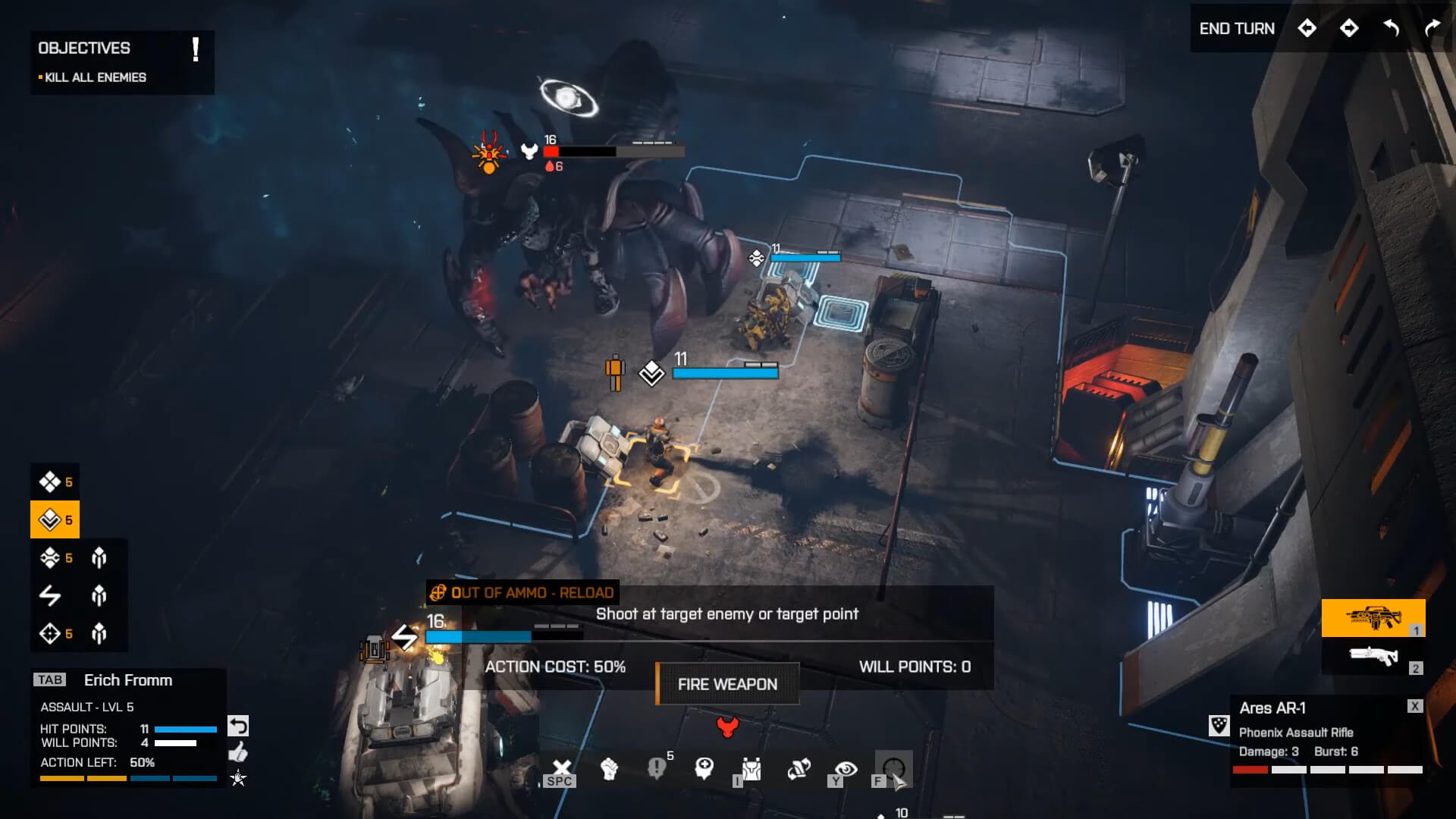End the current turn

pos(1236,29)
